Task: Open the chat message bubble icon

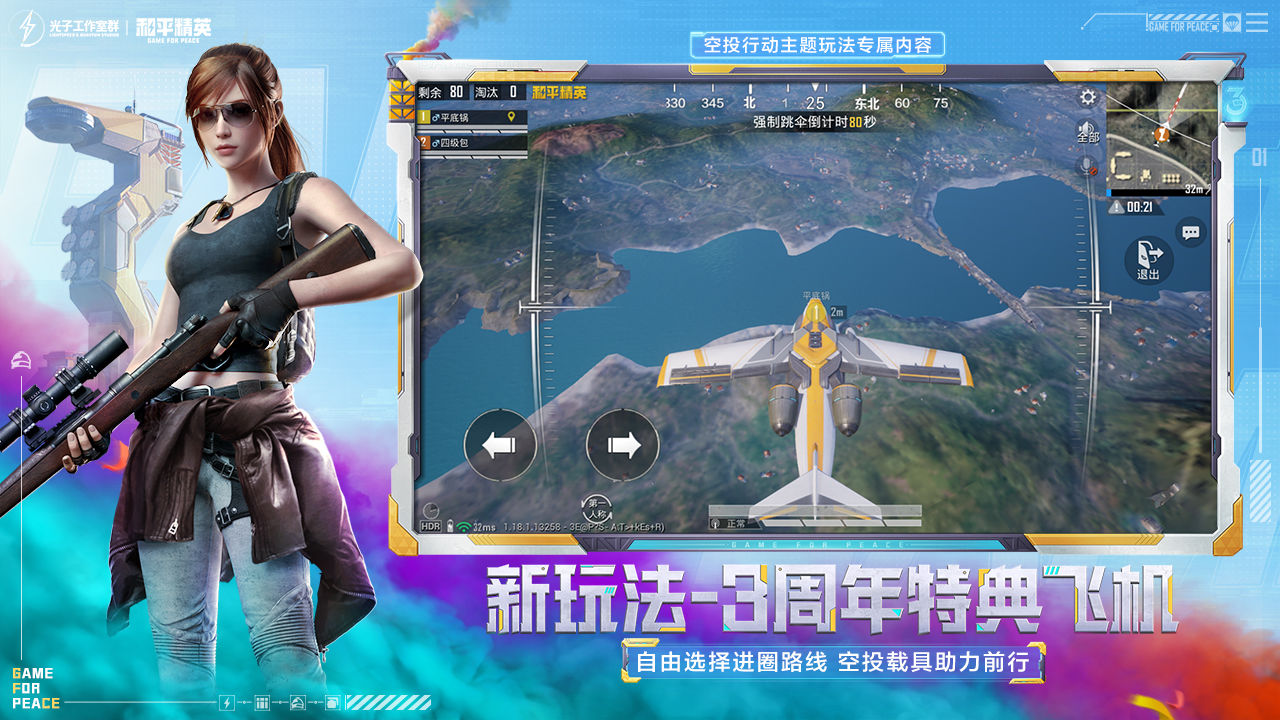Action: (x=1189, y=232)
